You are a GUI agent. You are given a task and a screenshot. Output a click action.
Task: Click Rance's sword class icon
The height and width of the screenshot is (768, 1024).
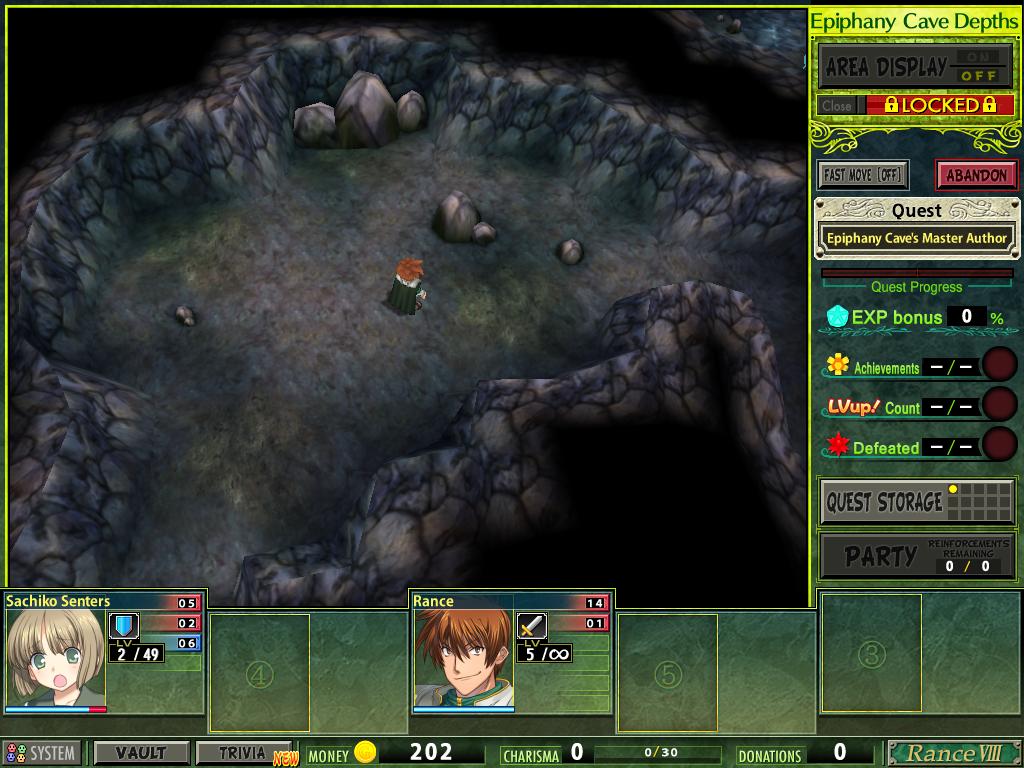532,627
